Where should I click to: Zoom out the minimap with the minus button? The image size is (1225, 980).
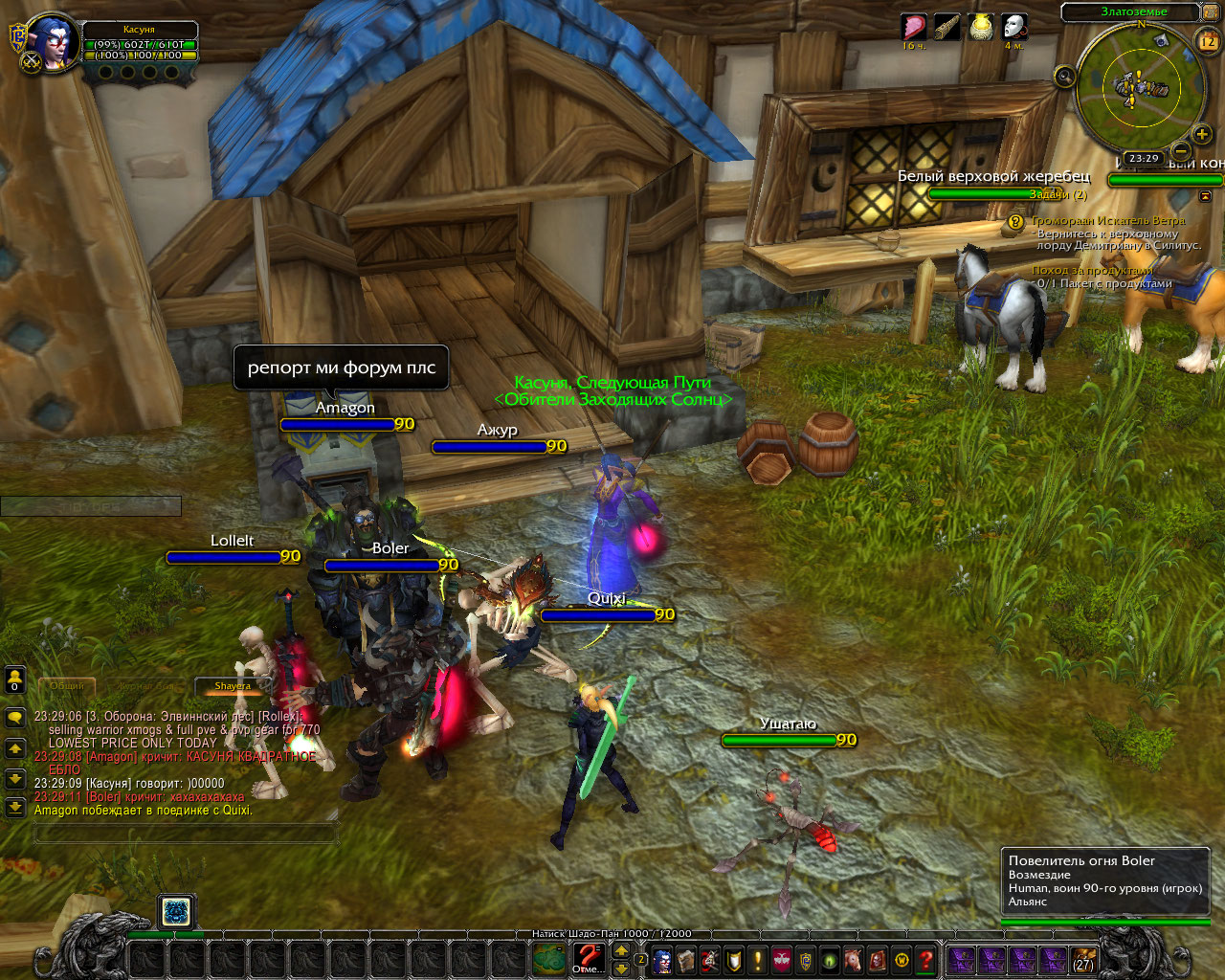(x=1181, y=150)
